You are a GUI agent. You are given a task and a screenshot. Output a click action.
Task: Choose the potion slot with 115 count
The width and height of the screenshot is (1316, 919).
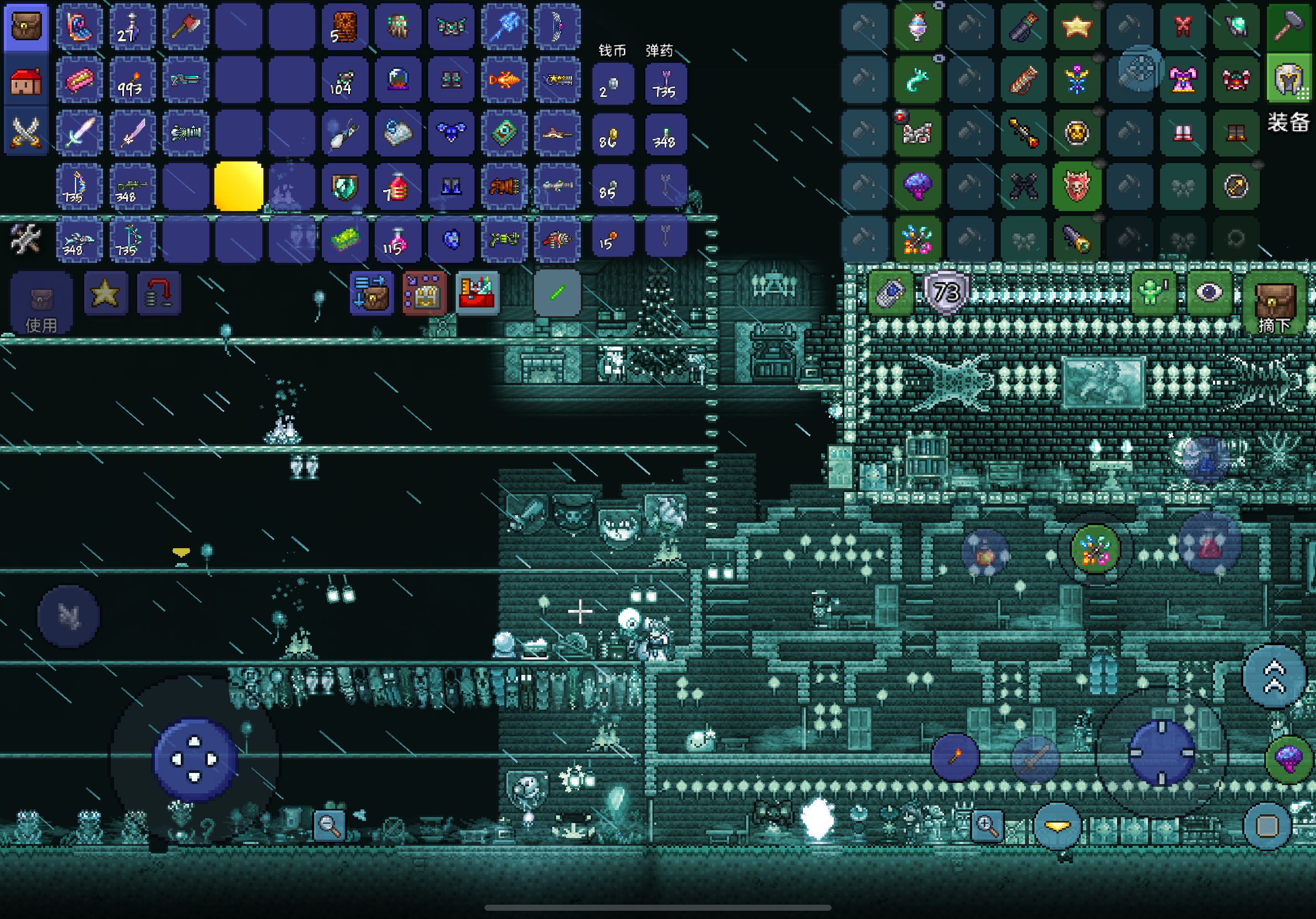[397, 240]
